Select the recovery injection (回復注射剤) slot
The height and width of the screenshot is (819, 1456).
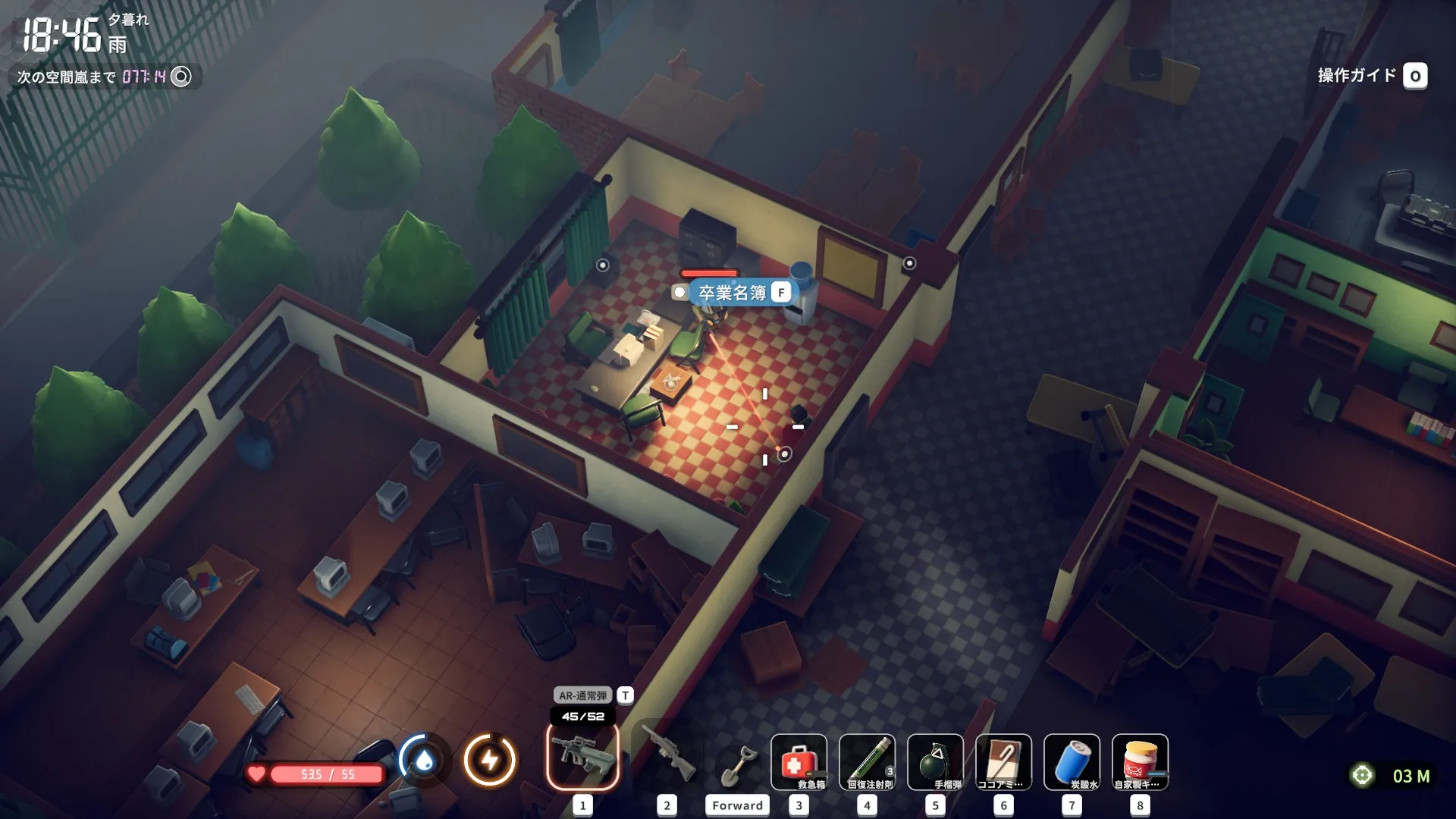(867, 761)
